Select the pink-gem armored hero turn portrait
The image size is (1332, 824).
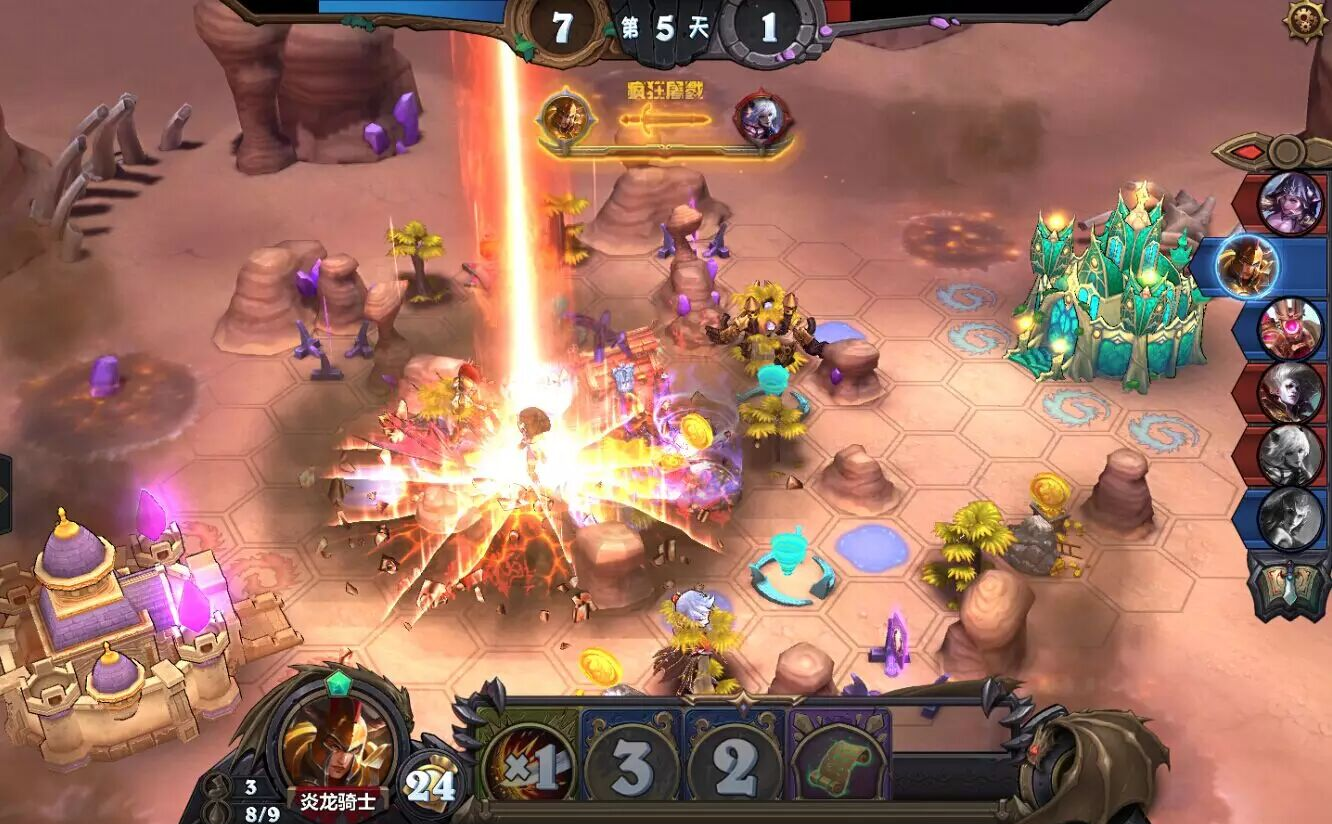pyautogui.click(x=1289, y=329)
